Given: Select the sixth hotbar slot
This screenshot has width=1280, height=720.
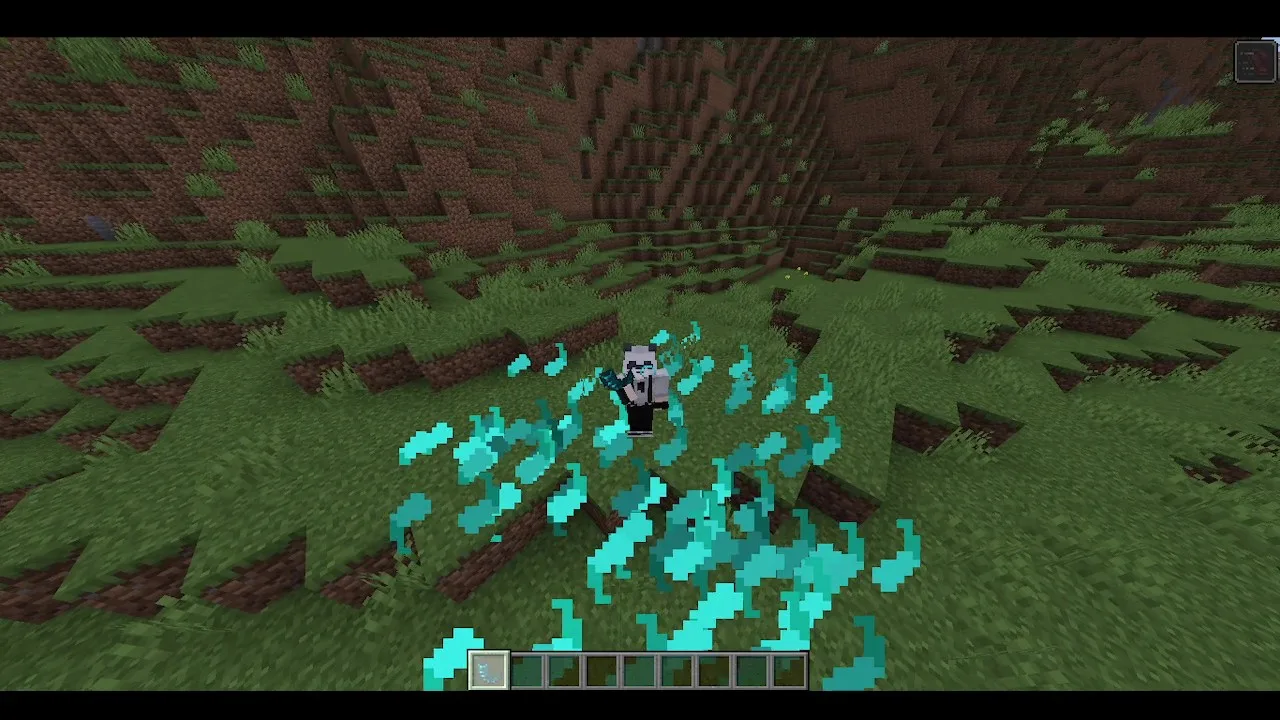Looking at the screenshot, I should click(676, 672).
